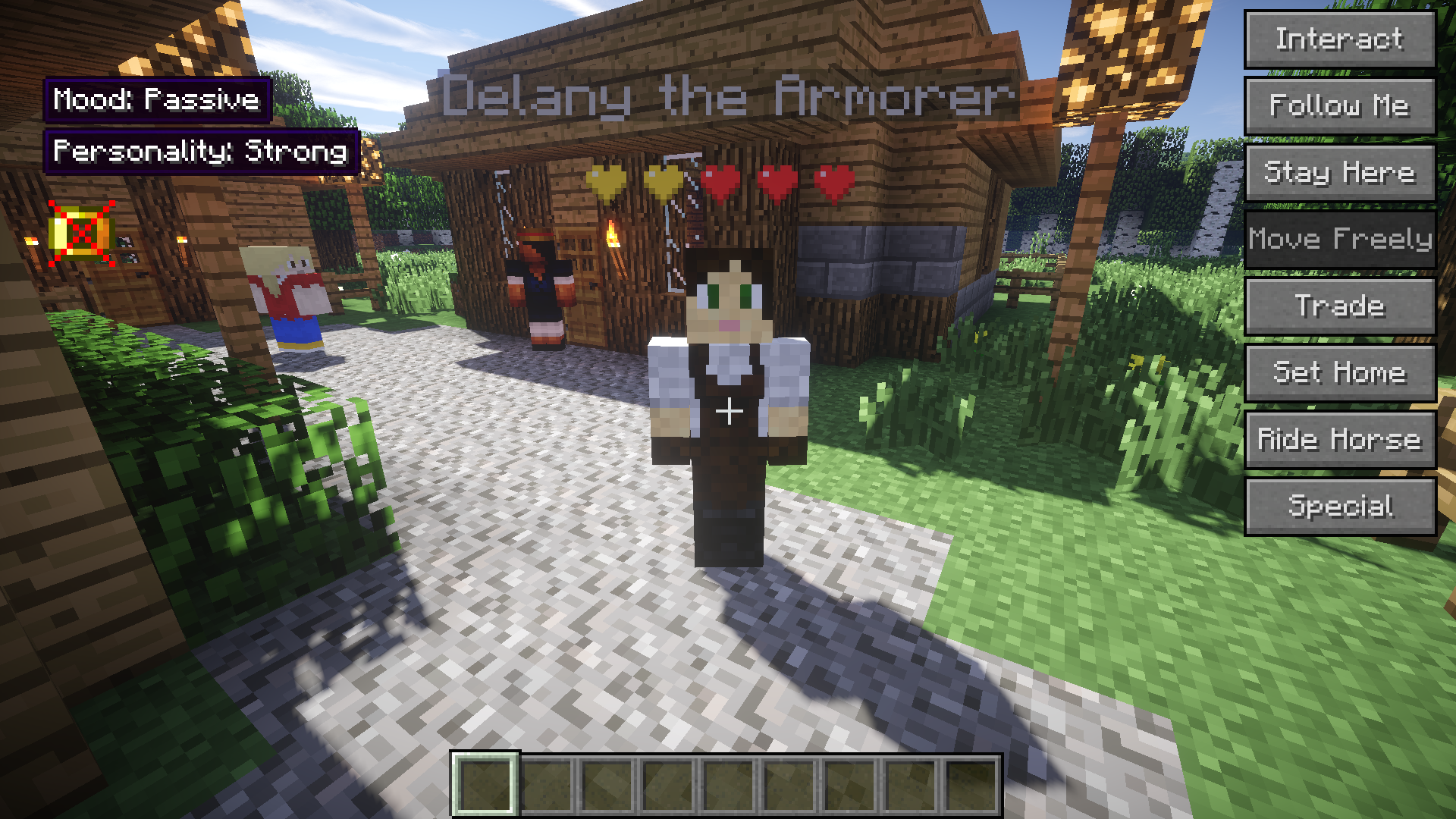Viewport: 1456px width, 819px height.
Task: Enable Move Freely movement
Action: tap(1339, 239)
